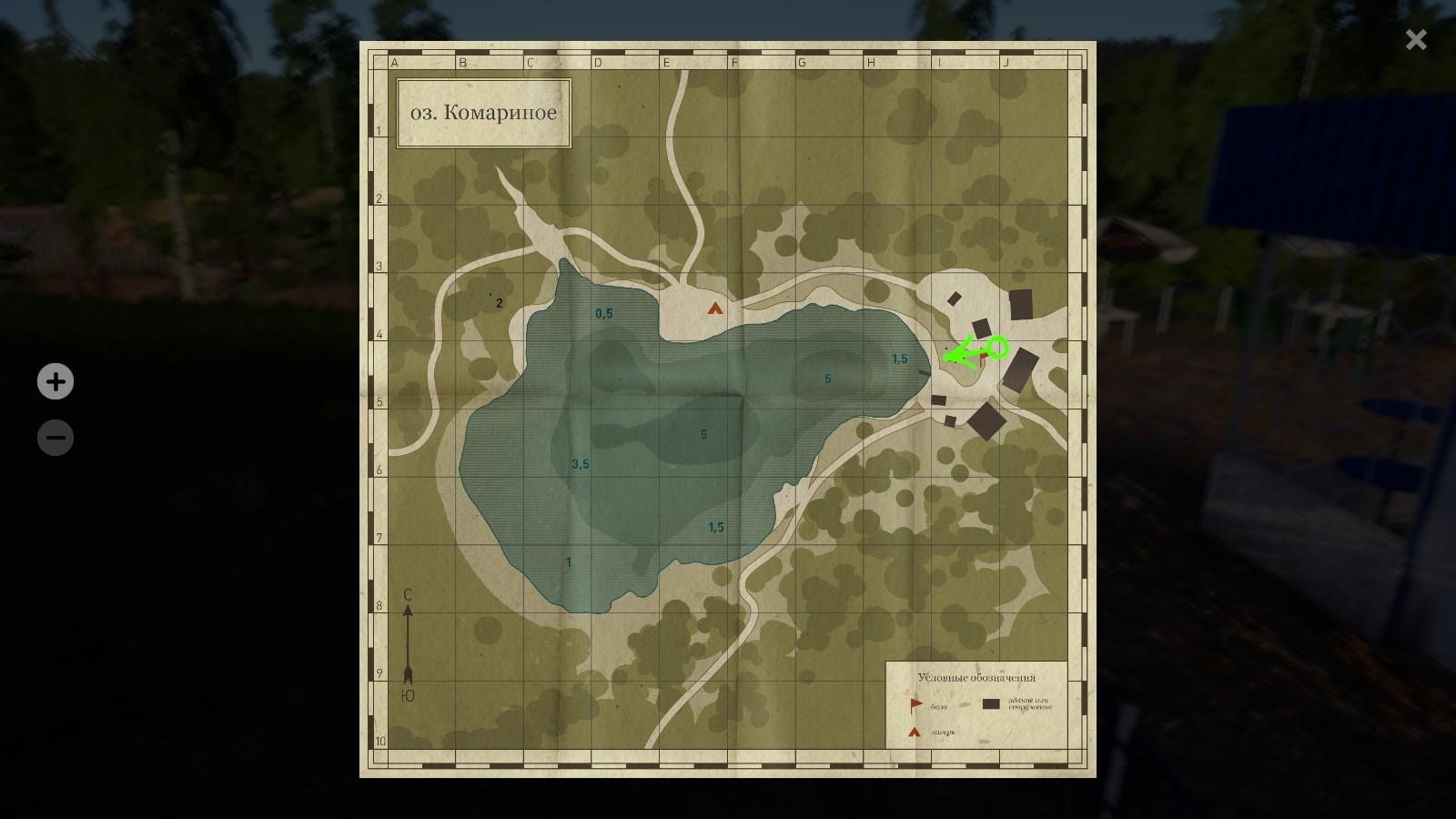Click the zoom in plus button
1456x819 pixels.
tap(55, 382)
